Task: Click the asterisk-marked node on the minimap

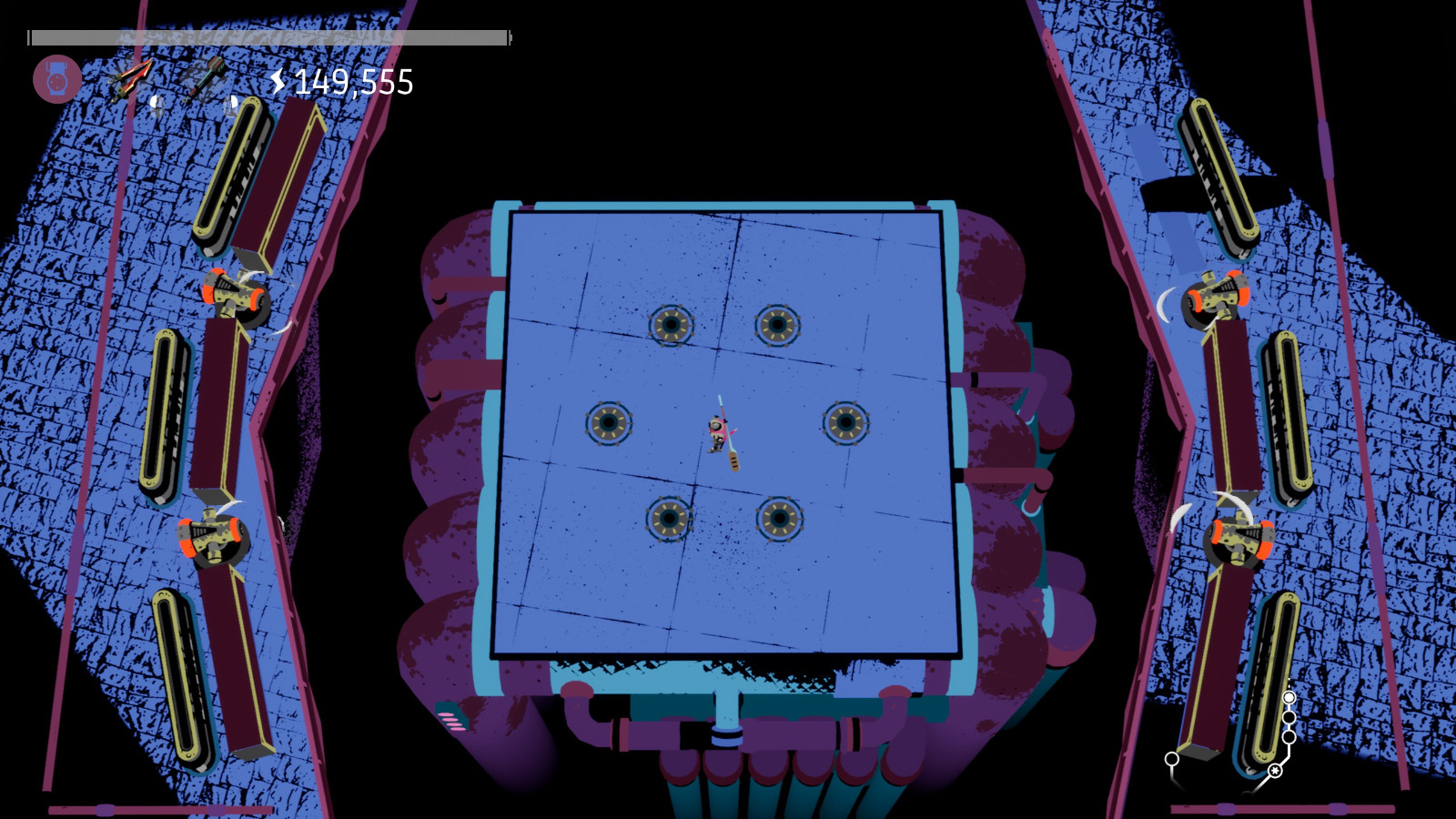Action: [x=1275, y=771]
